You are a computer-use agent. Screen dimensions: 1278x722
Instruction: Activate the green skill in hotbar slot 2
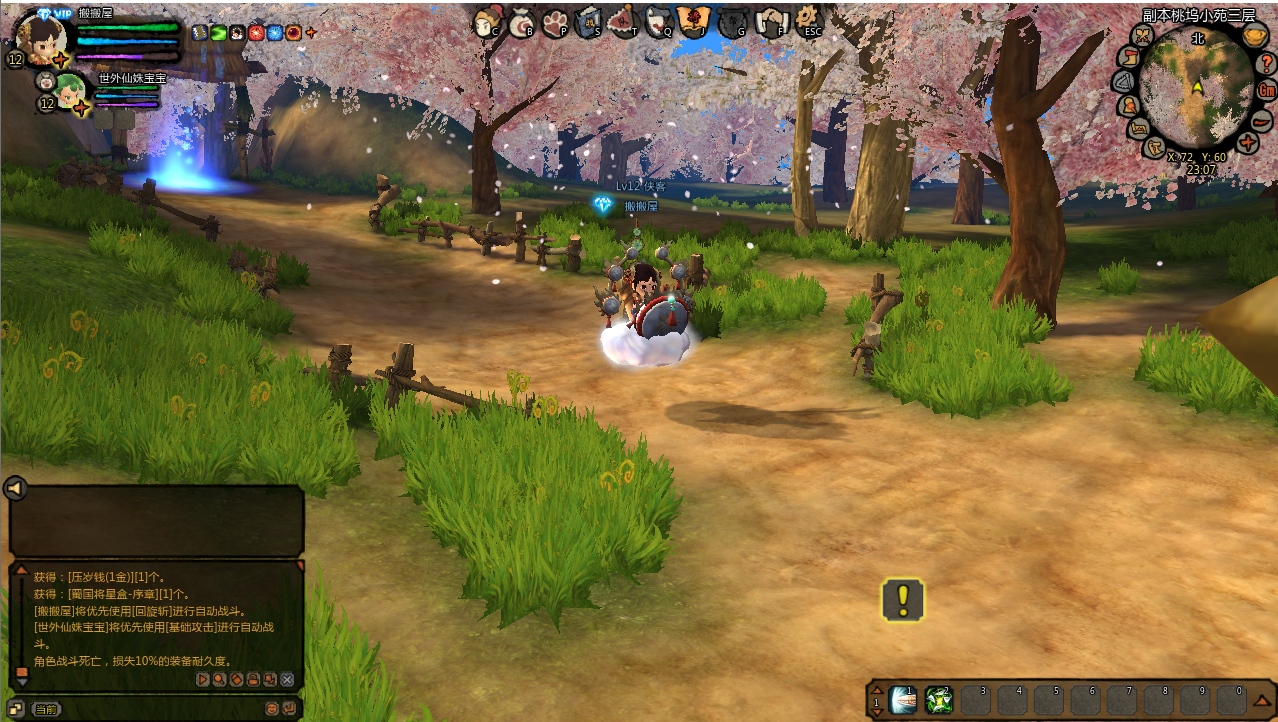(x=939, y=699)
